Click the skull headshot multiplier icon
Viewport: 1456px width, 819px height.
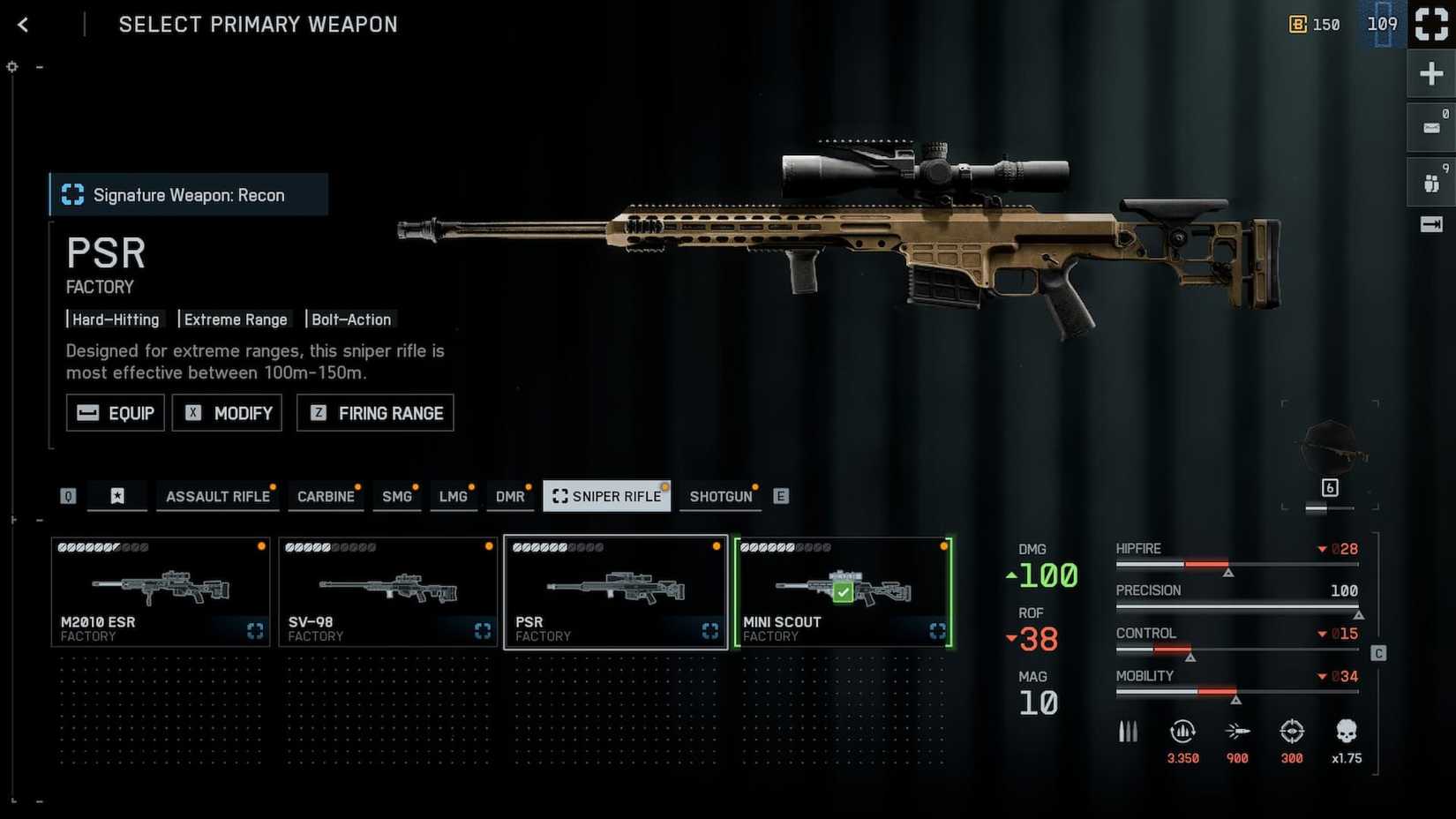[x=1346, y=732]
